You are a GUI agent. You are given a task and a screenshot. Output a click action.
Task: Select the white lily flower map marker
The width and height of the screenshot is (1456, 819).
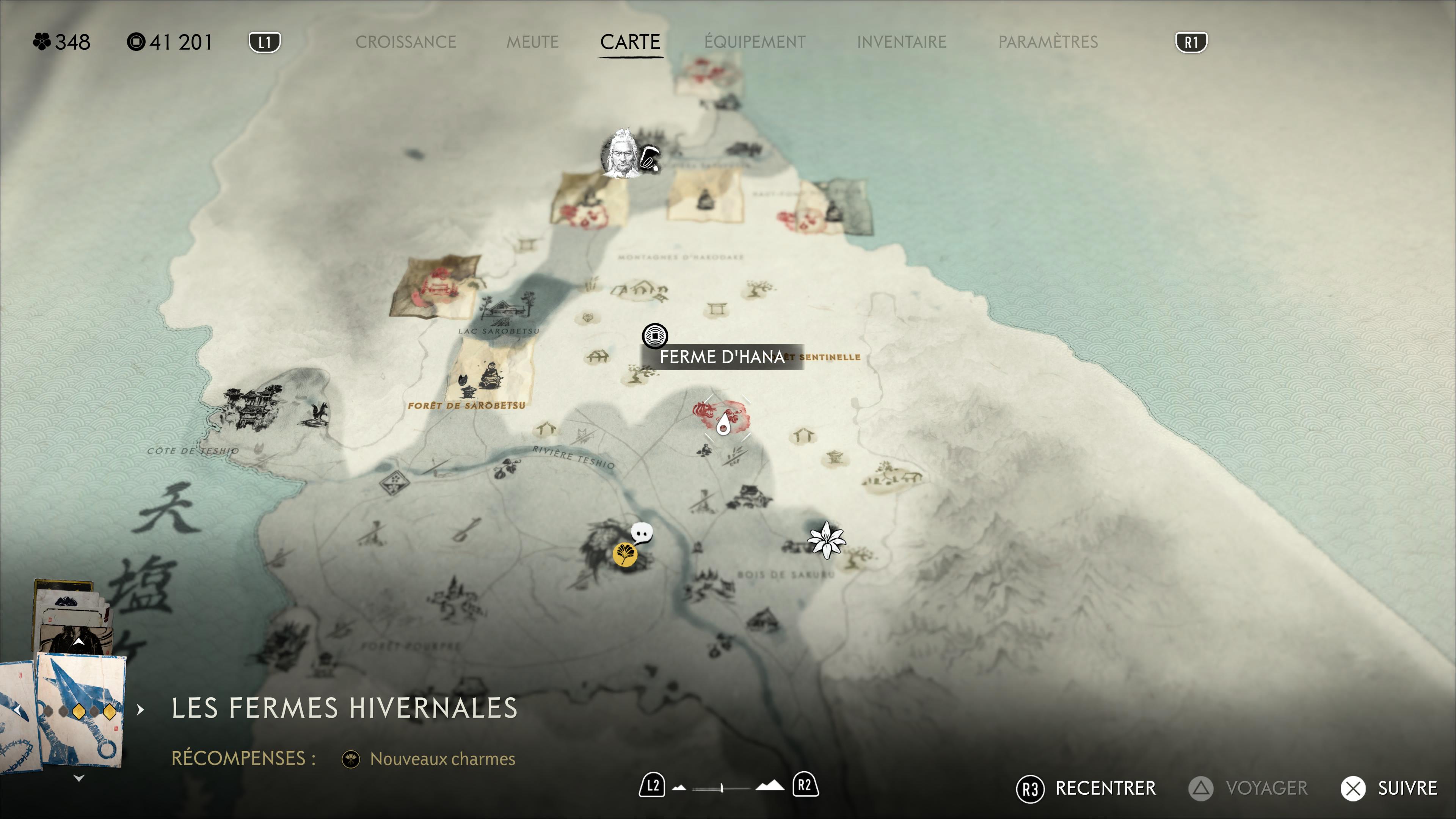click(x=826, y=540)
